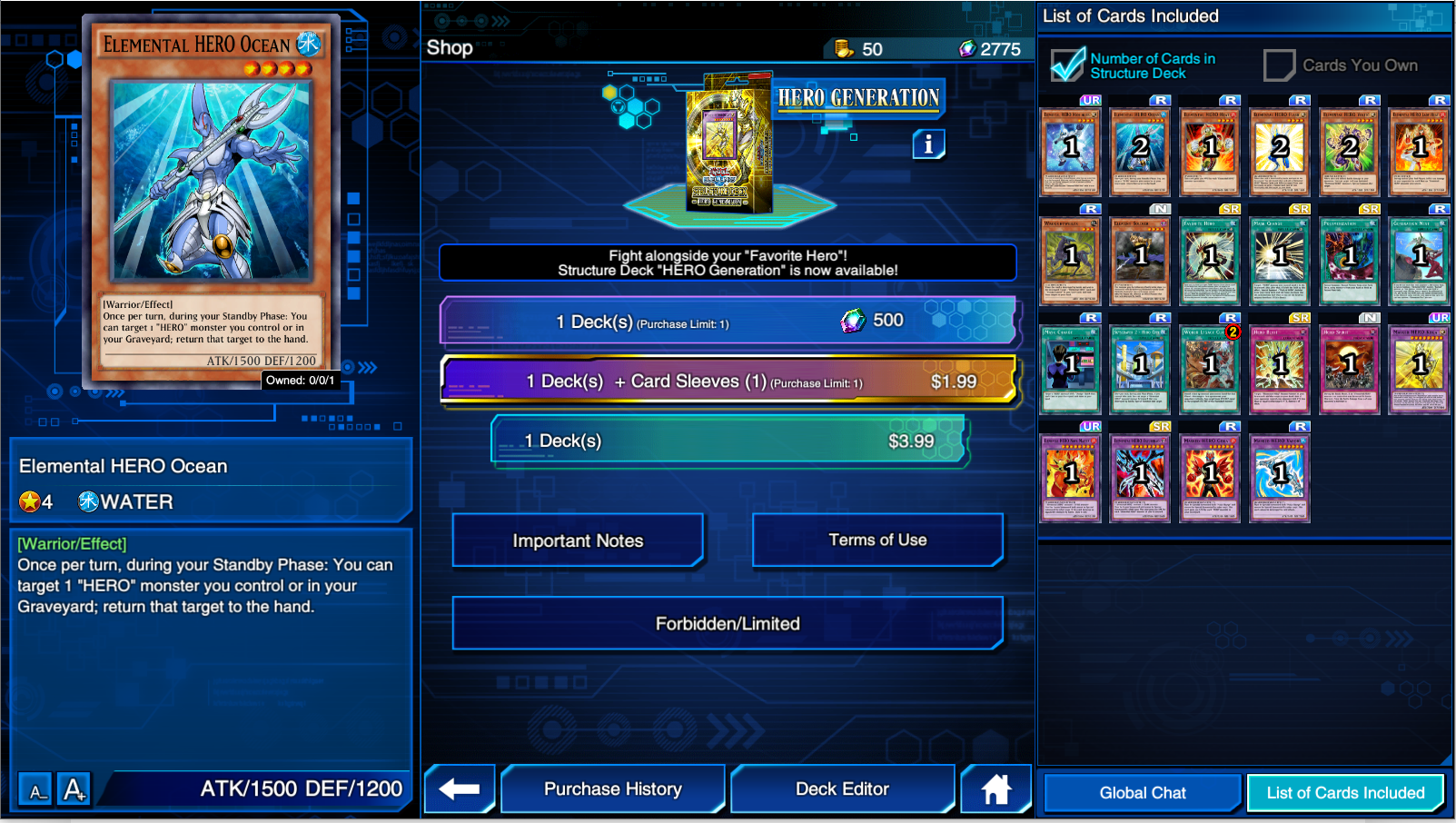Switch to the Global Chat tab
Image resolution: width=1456 pixels, height=823 pixels.
[1141, 792]
